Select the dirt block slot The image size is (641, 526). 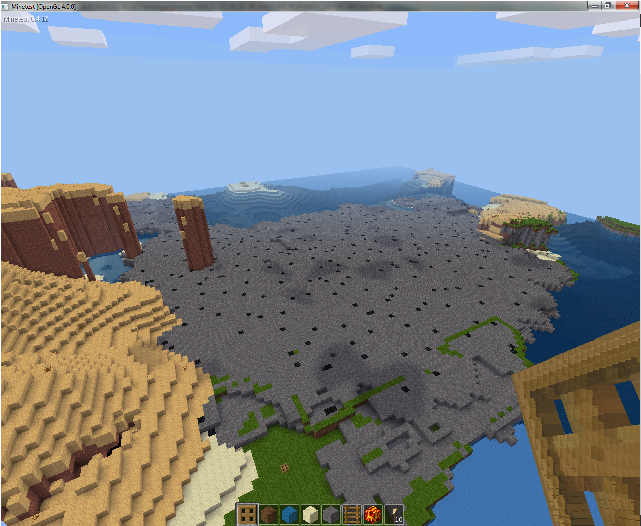click(268, 515)
